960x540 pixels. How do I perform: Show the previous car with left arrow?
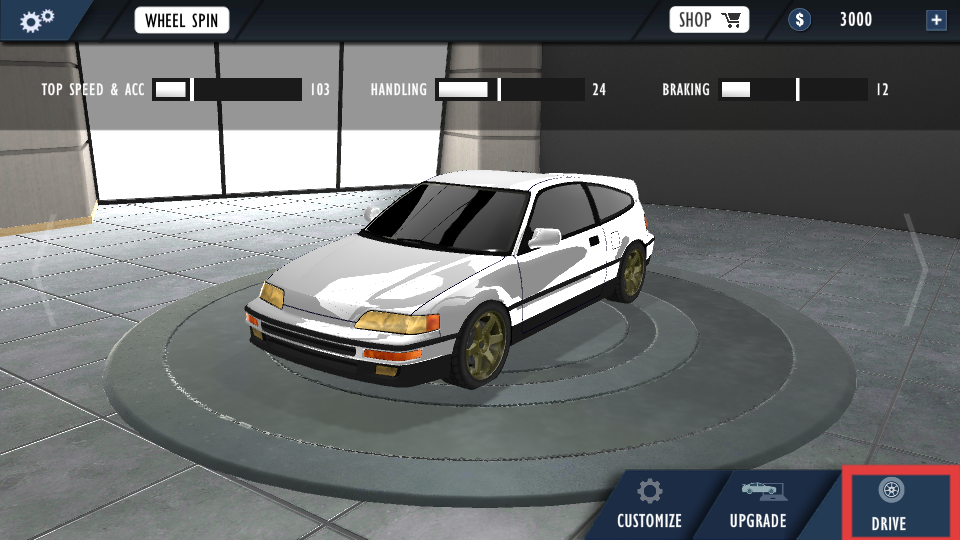pyautogui.click(x=40, y=268)
